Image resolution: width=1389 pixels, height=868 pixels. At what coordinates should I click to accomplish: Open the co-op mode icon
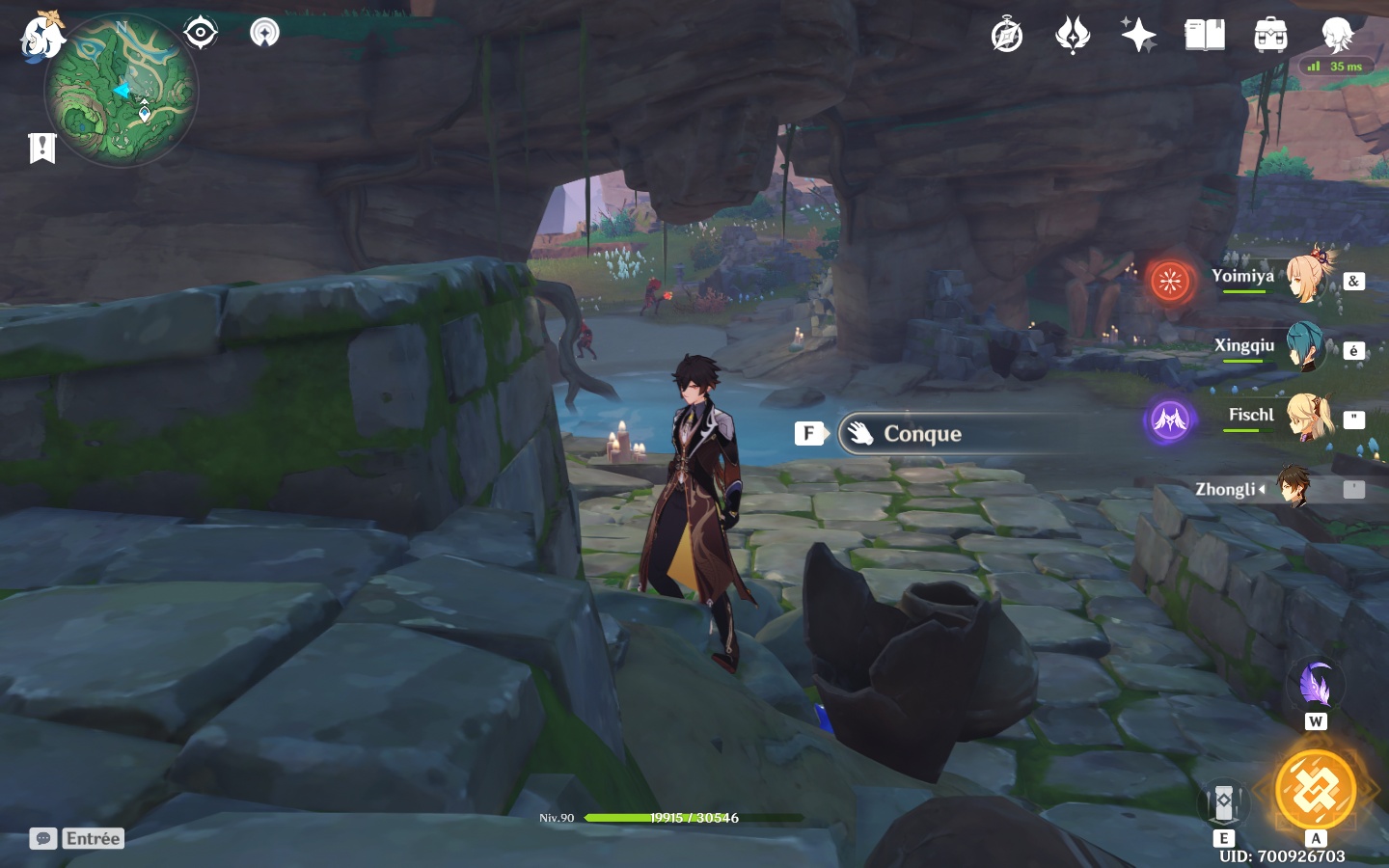tap(264, 33)
